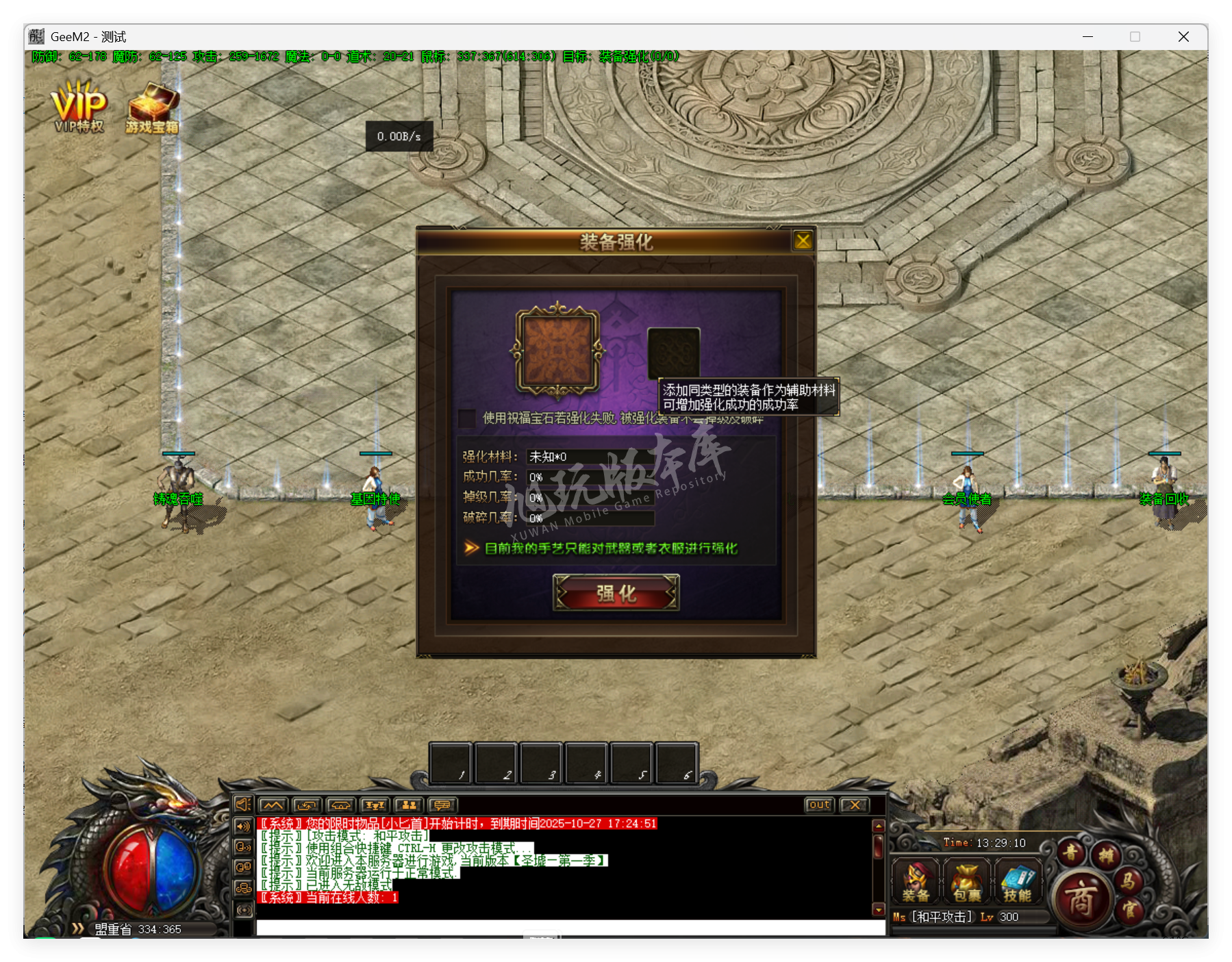Viewport: 1232px width, 962px height.
Task: Click the 马 horse icon
Action: tap(1128, 882)
